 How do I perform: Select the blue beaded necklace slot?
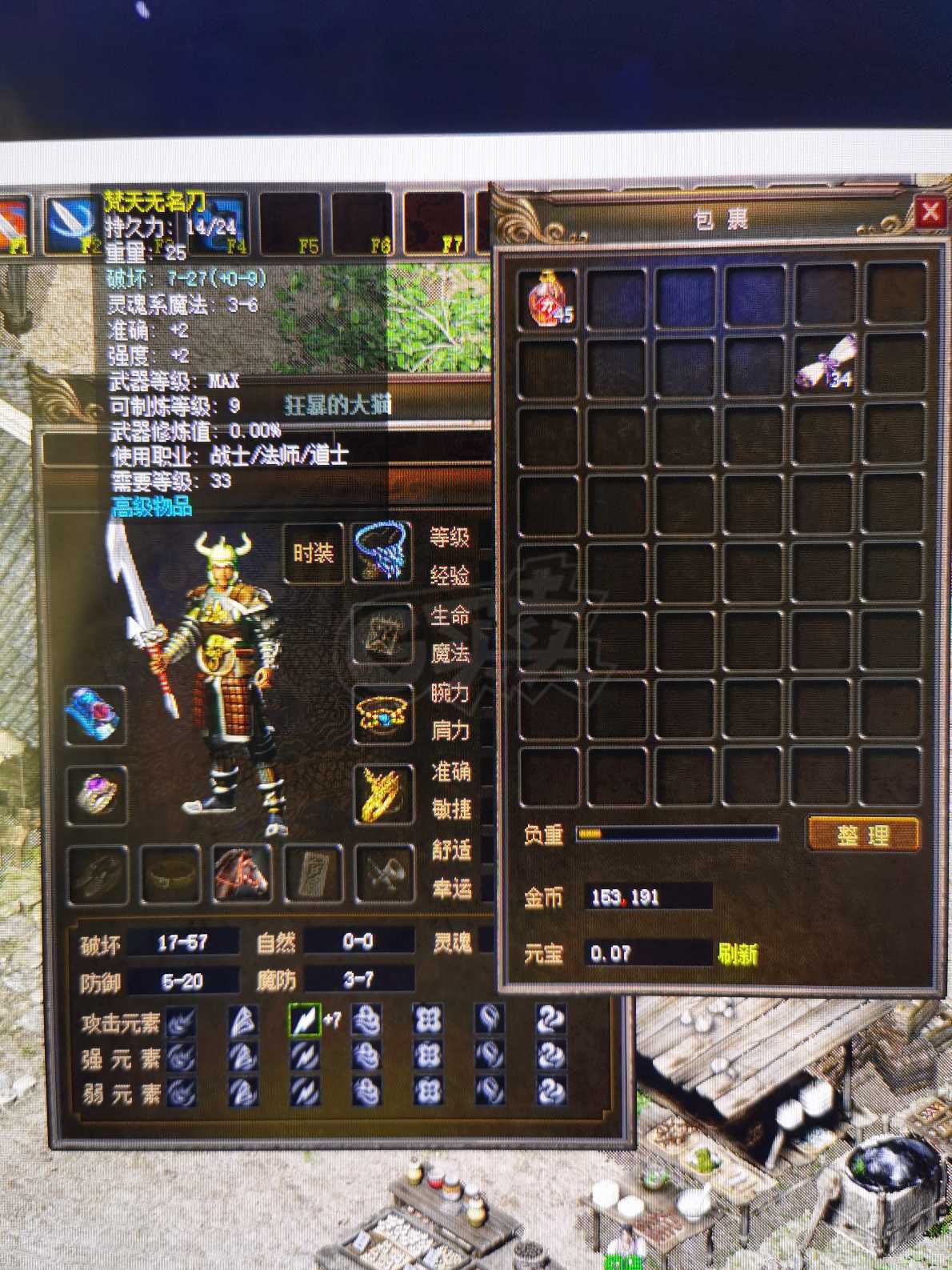pyautogui.click(x=382, y=551)
